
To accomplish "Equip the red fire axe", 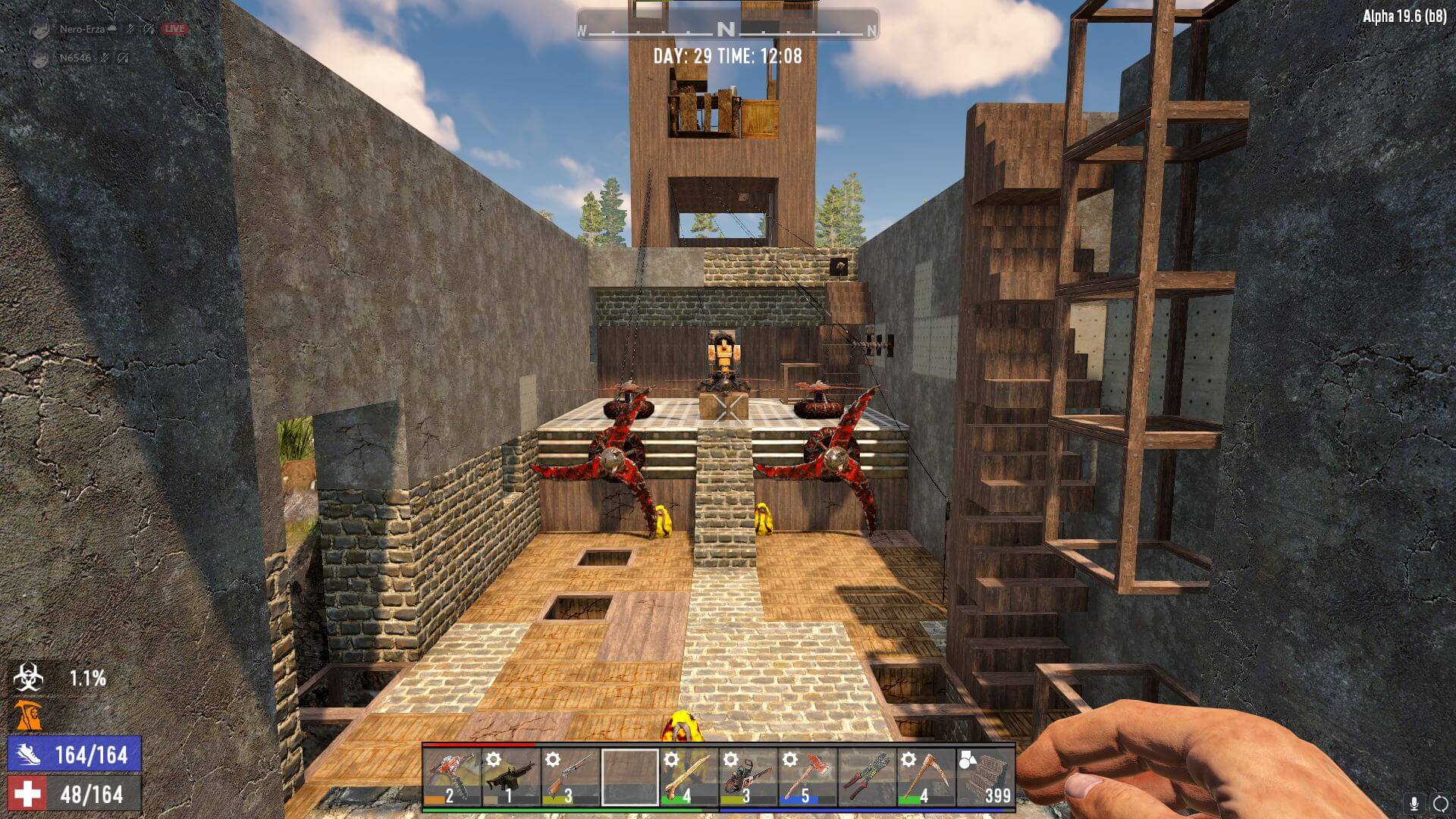I will (807, 777).
